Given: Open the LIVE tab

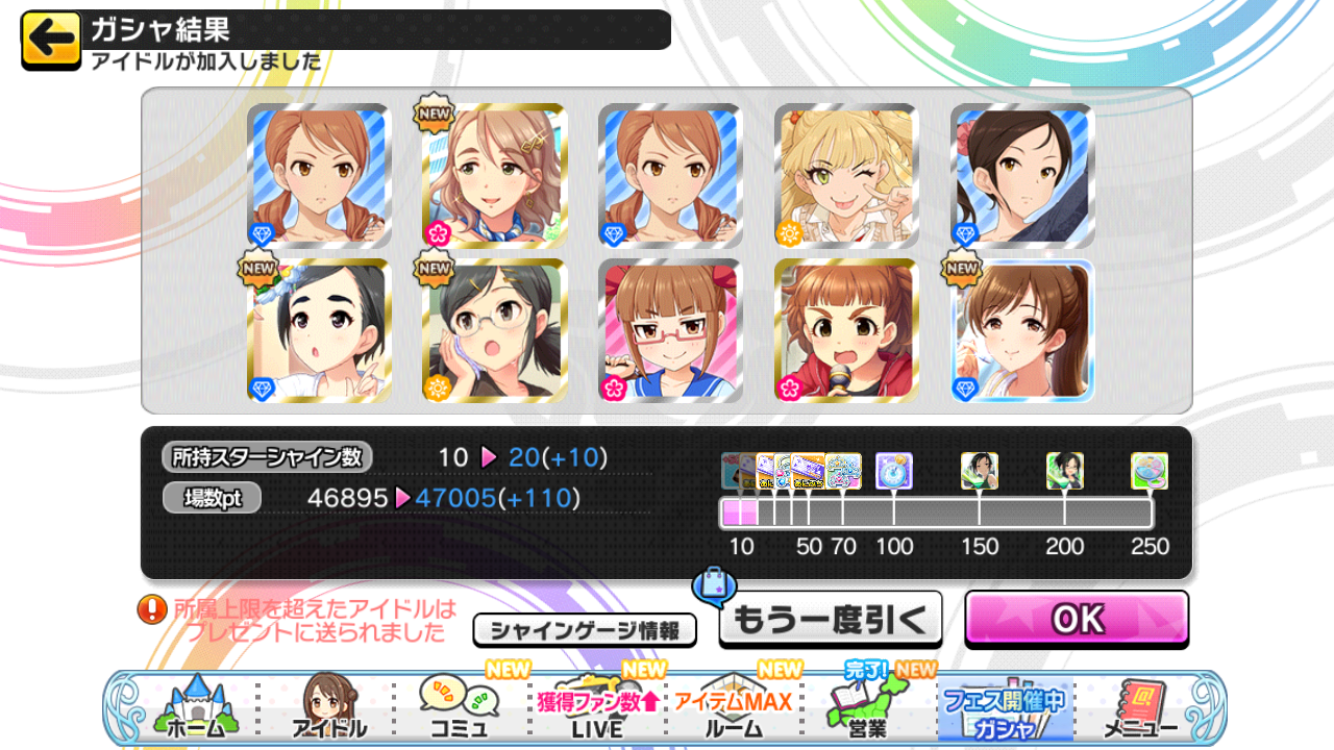Looking at the screenshot, I should coord(597,709).
